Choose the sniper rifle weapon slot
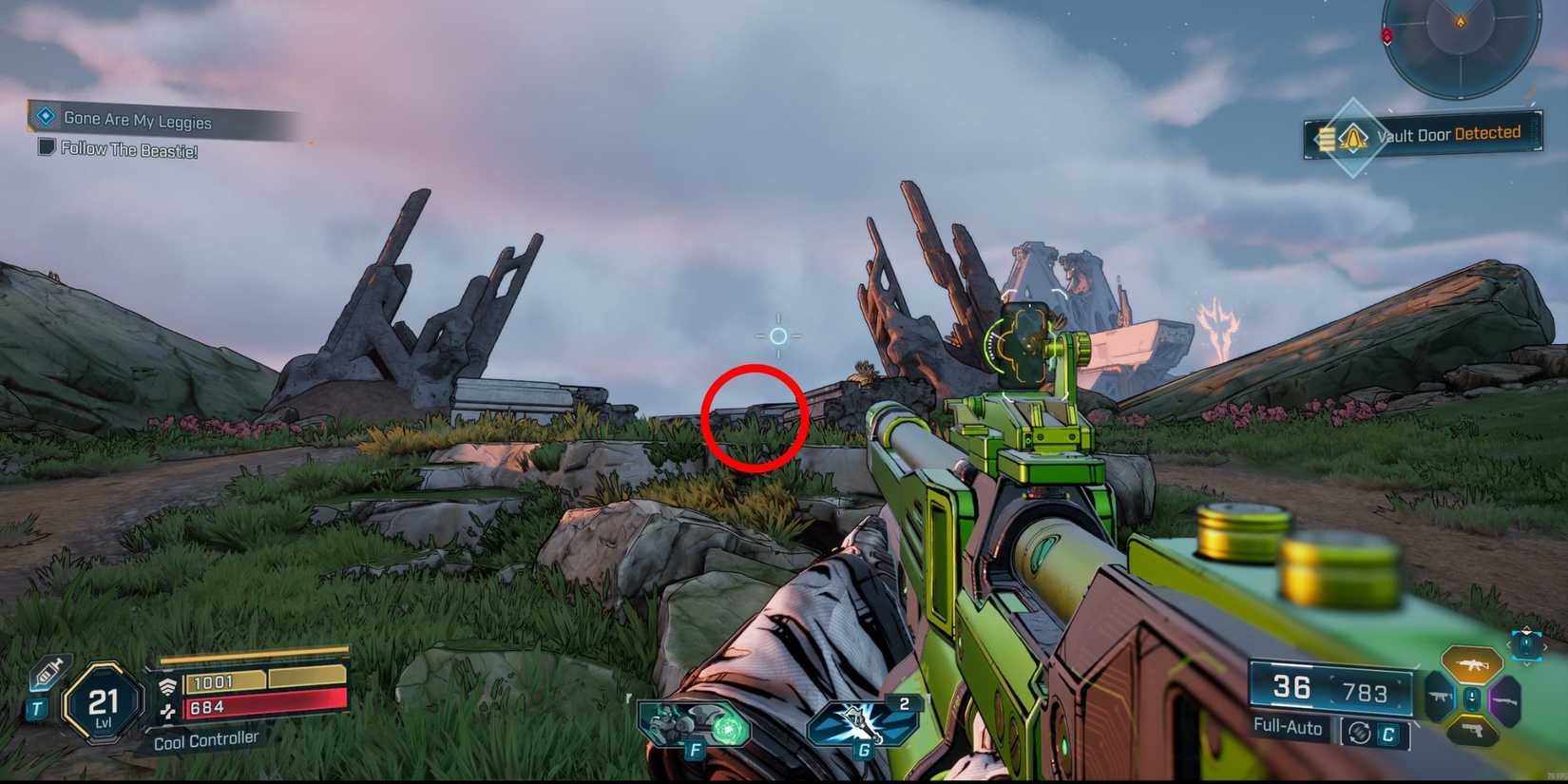This screenshot has height=784, width=1568. pos(1506,701)
